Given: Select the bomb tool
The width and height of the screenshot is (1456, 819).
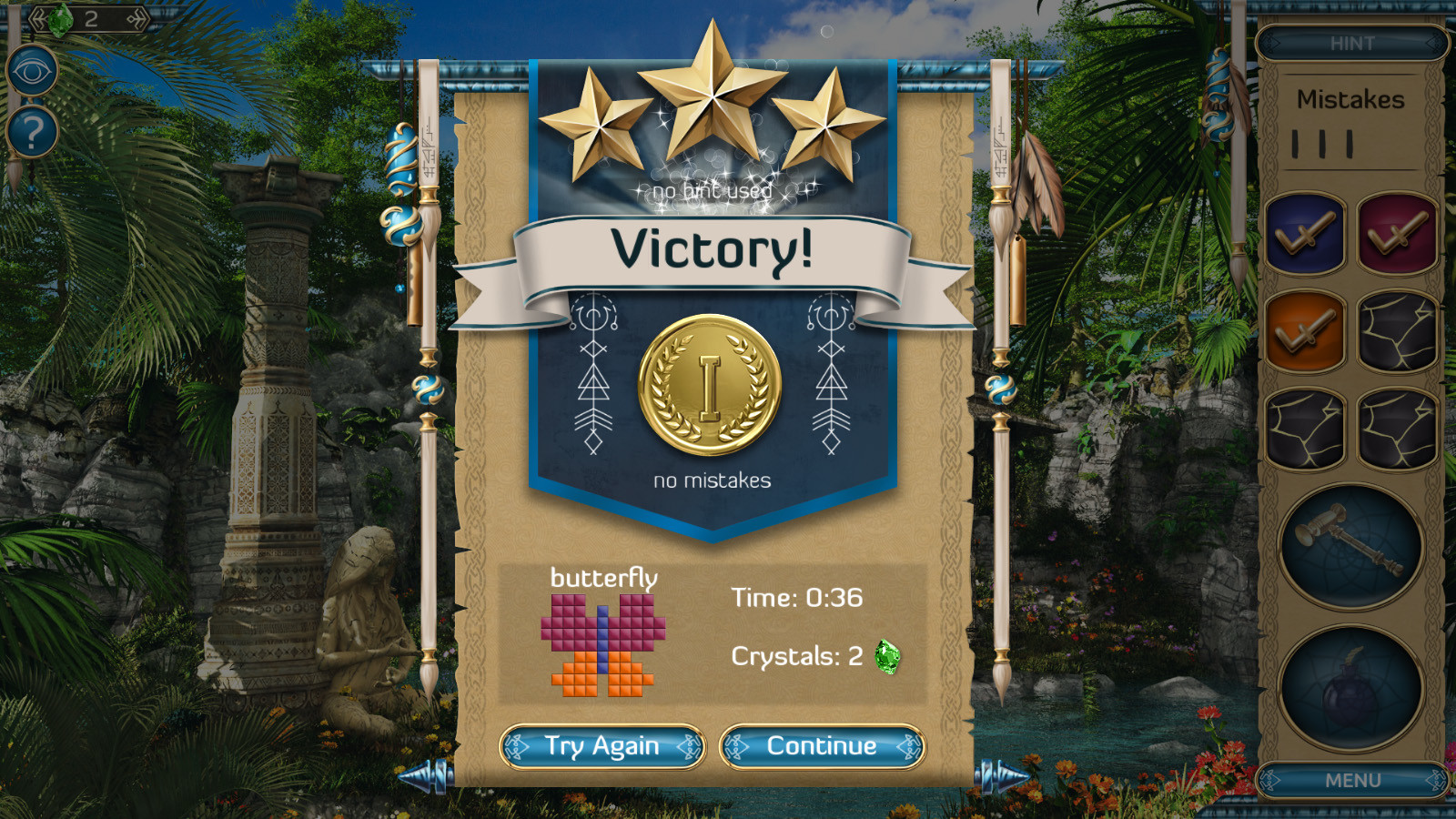Looking at the screenshot, I should pos(1350,682).
